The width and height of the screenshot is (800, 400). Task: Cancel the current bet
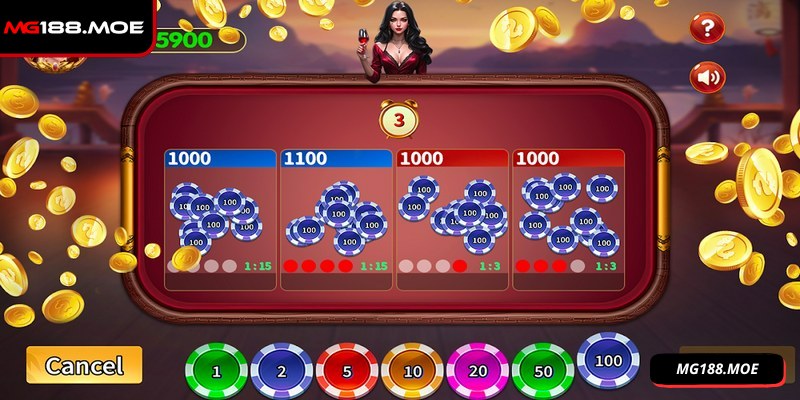[84, 365]
